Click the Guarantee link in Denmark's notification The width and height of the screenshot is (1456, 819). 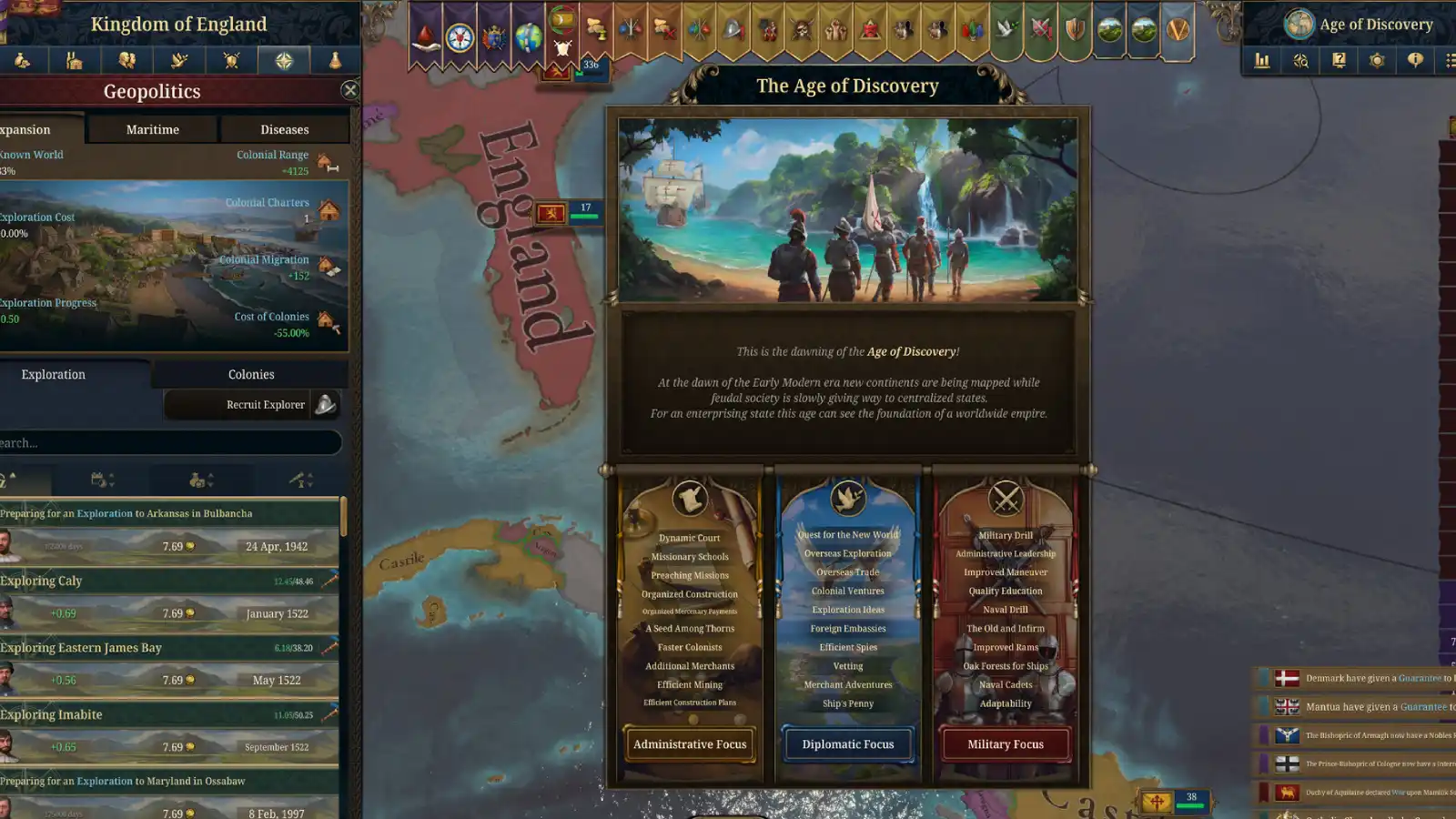click(1421, 678)
